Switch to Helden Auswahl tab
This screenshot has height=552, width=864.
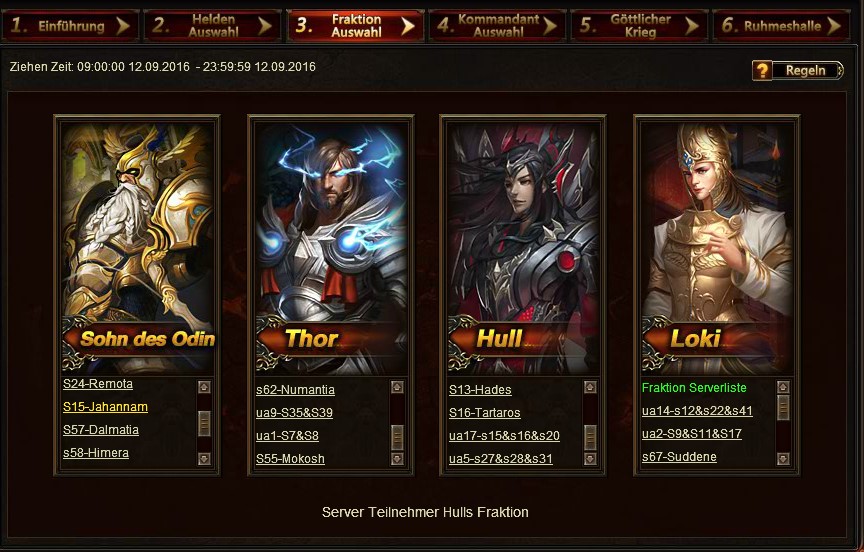coord(213,26)
